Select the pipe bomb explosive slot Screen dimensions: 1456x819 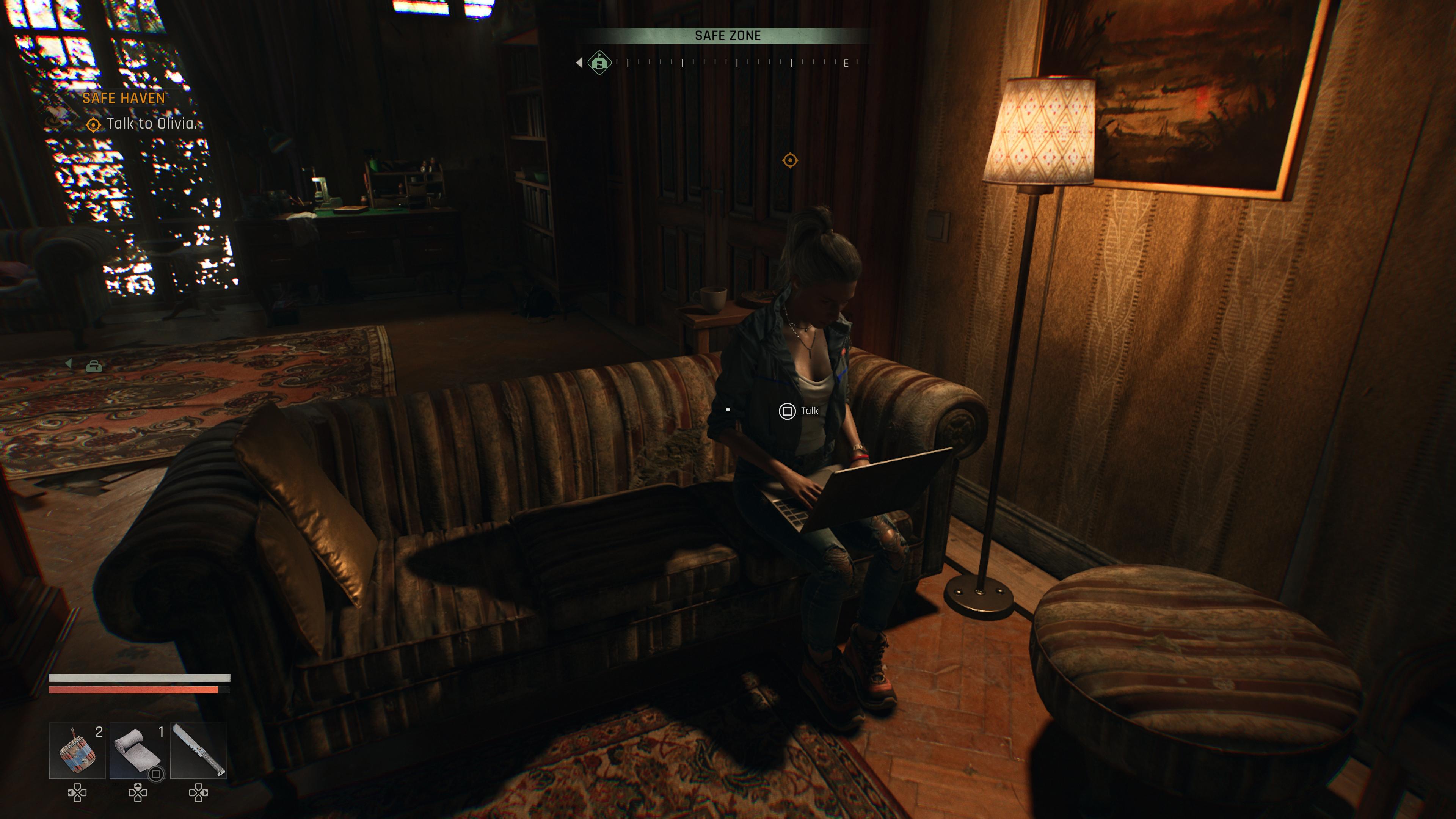77,751
